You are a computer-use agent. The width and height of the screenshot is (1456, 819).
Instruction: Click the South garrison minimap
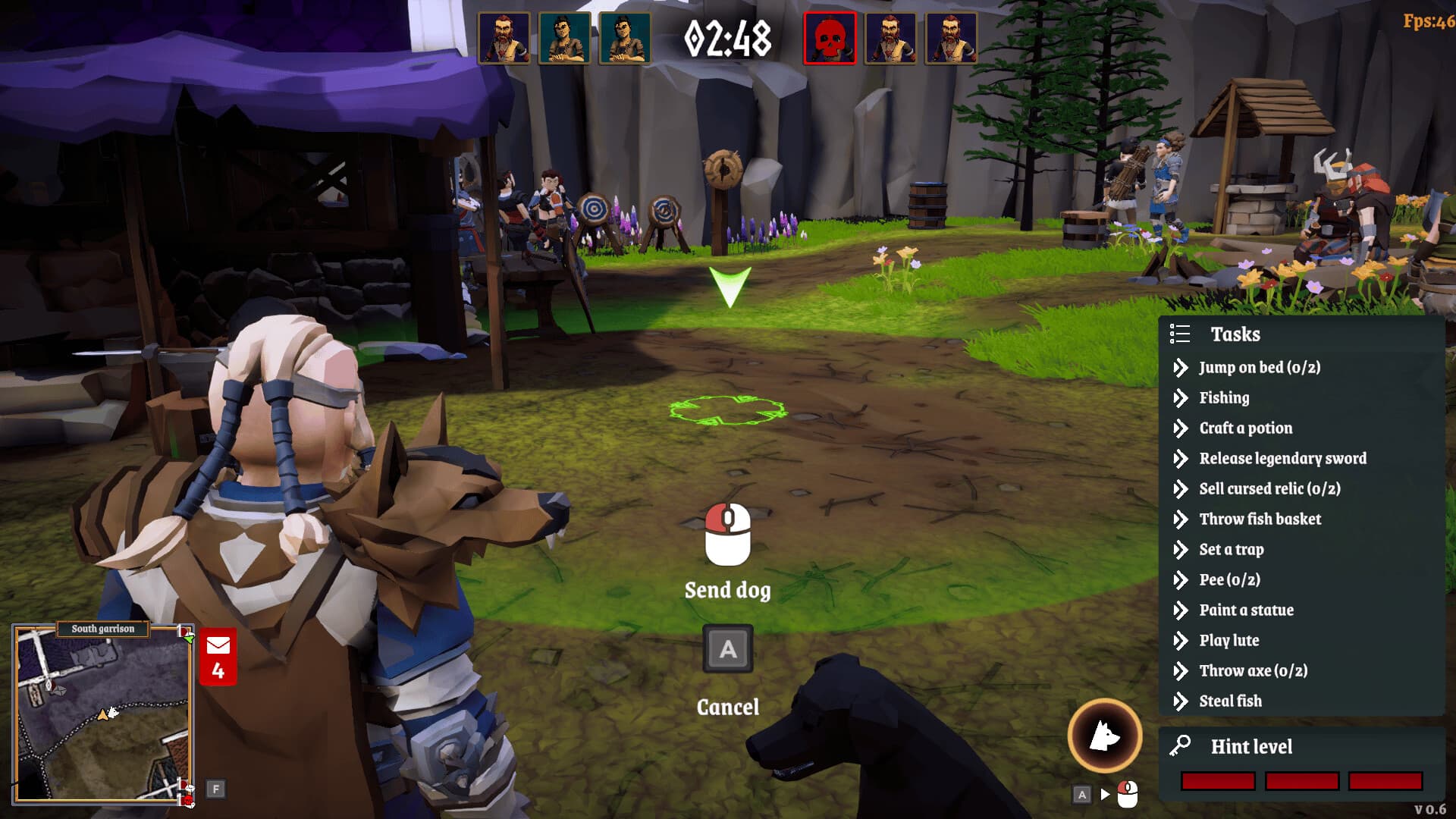point(102,713)
